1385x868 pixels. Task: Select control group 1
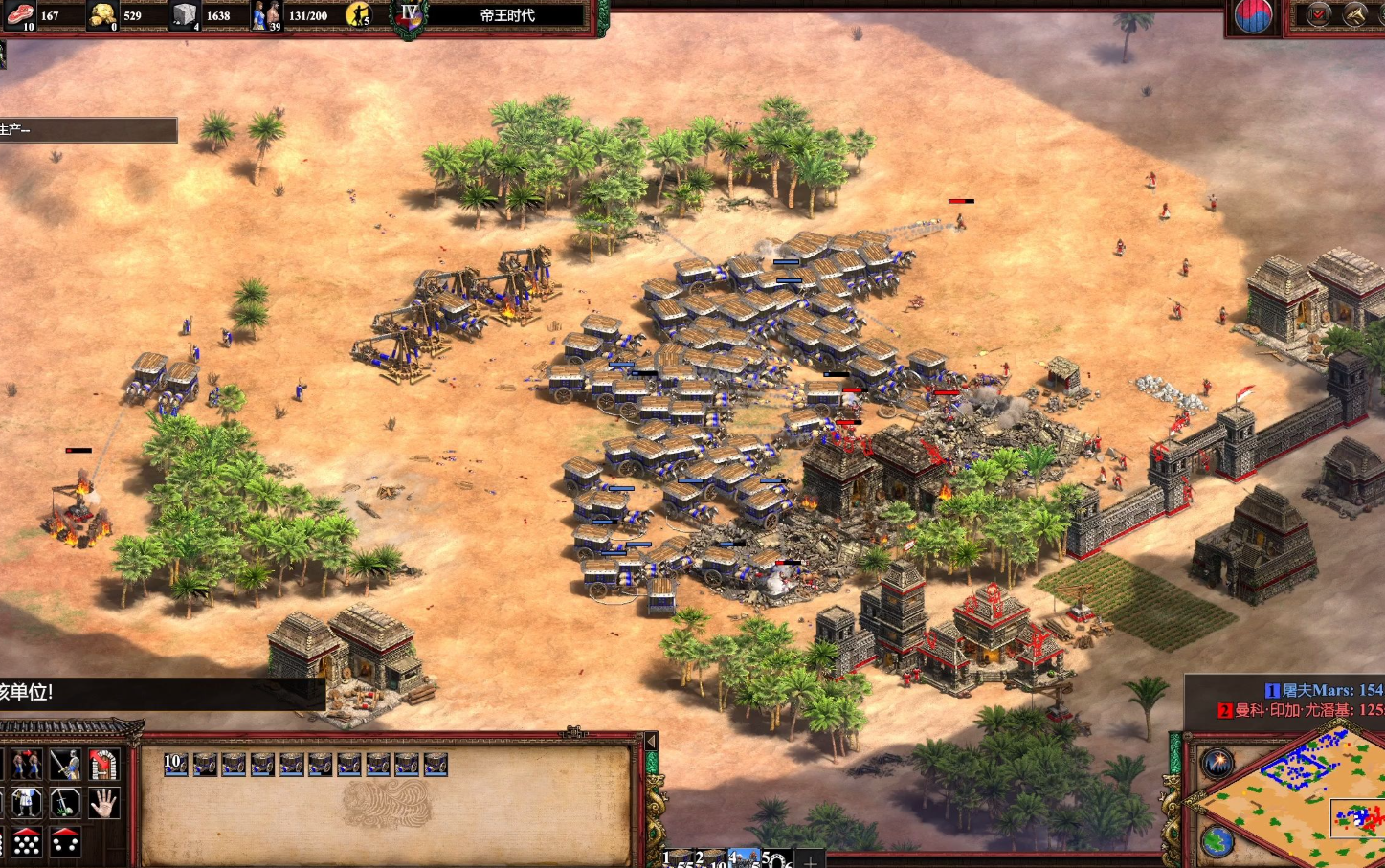click(679, 858)
